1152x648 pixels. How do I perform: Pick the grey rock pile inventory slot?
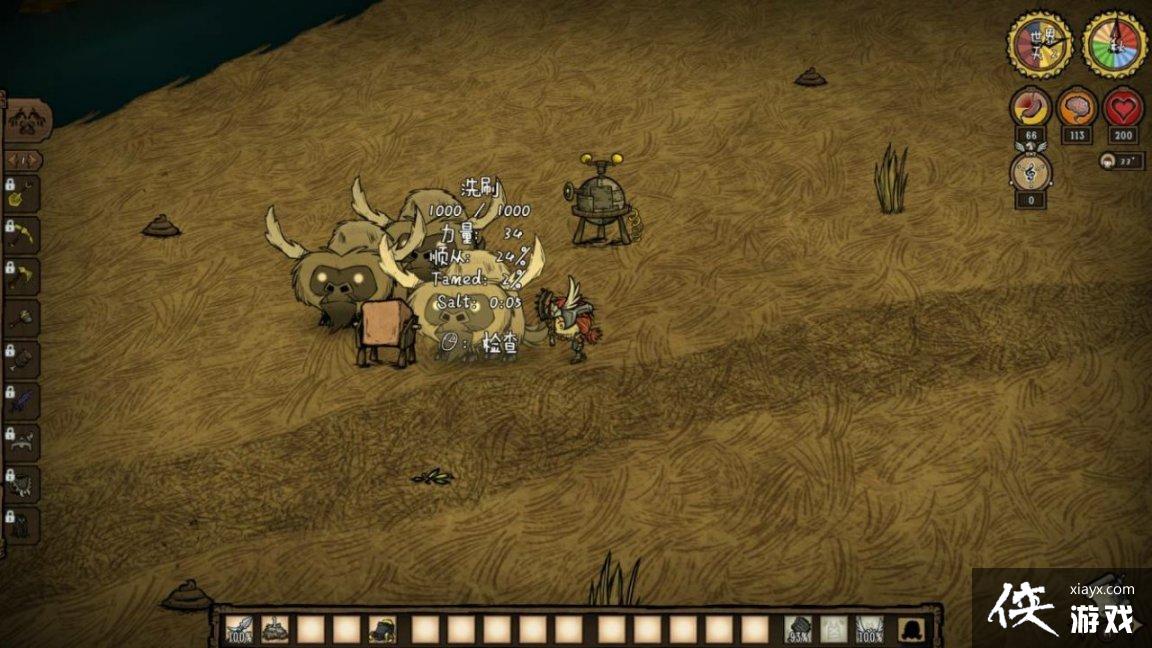click(x=275, y=629)
